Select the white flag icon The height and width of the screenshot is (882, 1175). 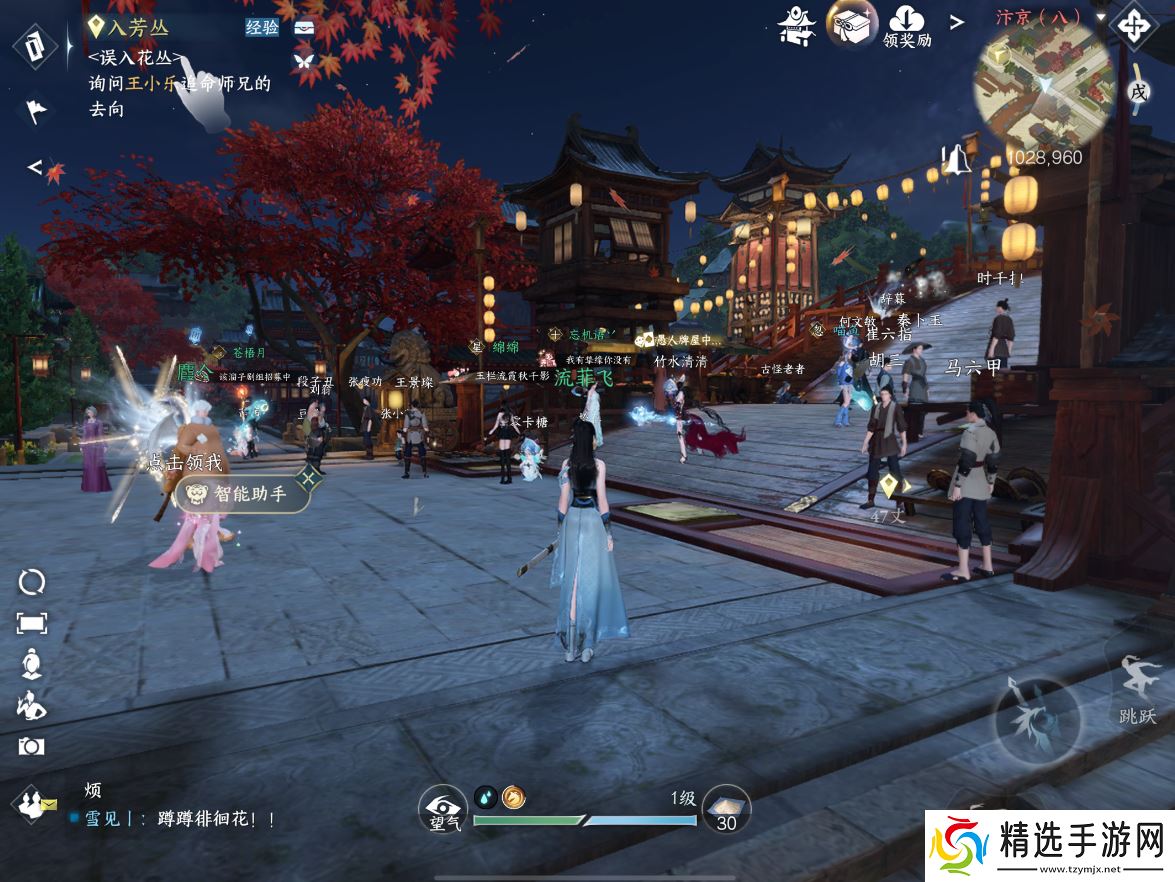(x=36, y=110)
